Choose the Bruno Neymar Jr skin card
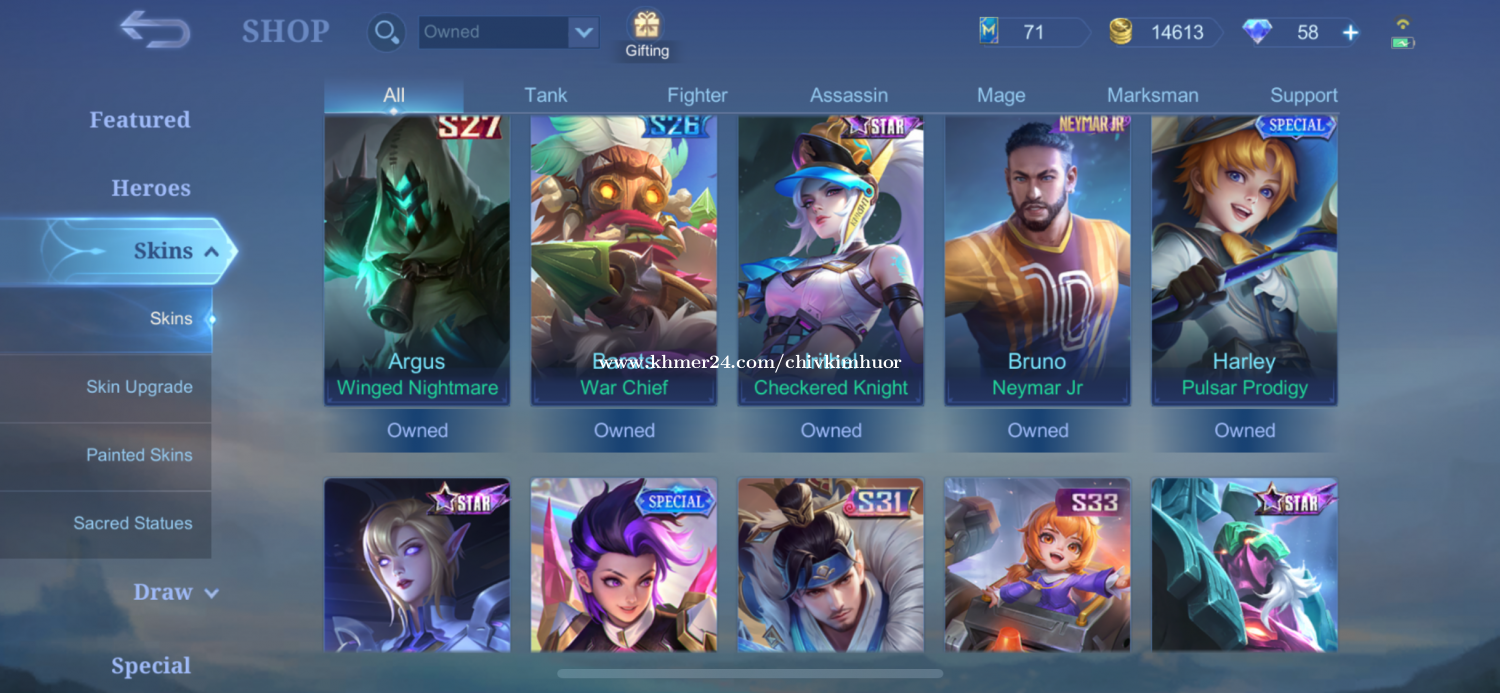Viewport: 1500px width, 693px height. tap(1037, 260)
